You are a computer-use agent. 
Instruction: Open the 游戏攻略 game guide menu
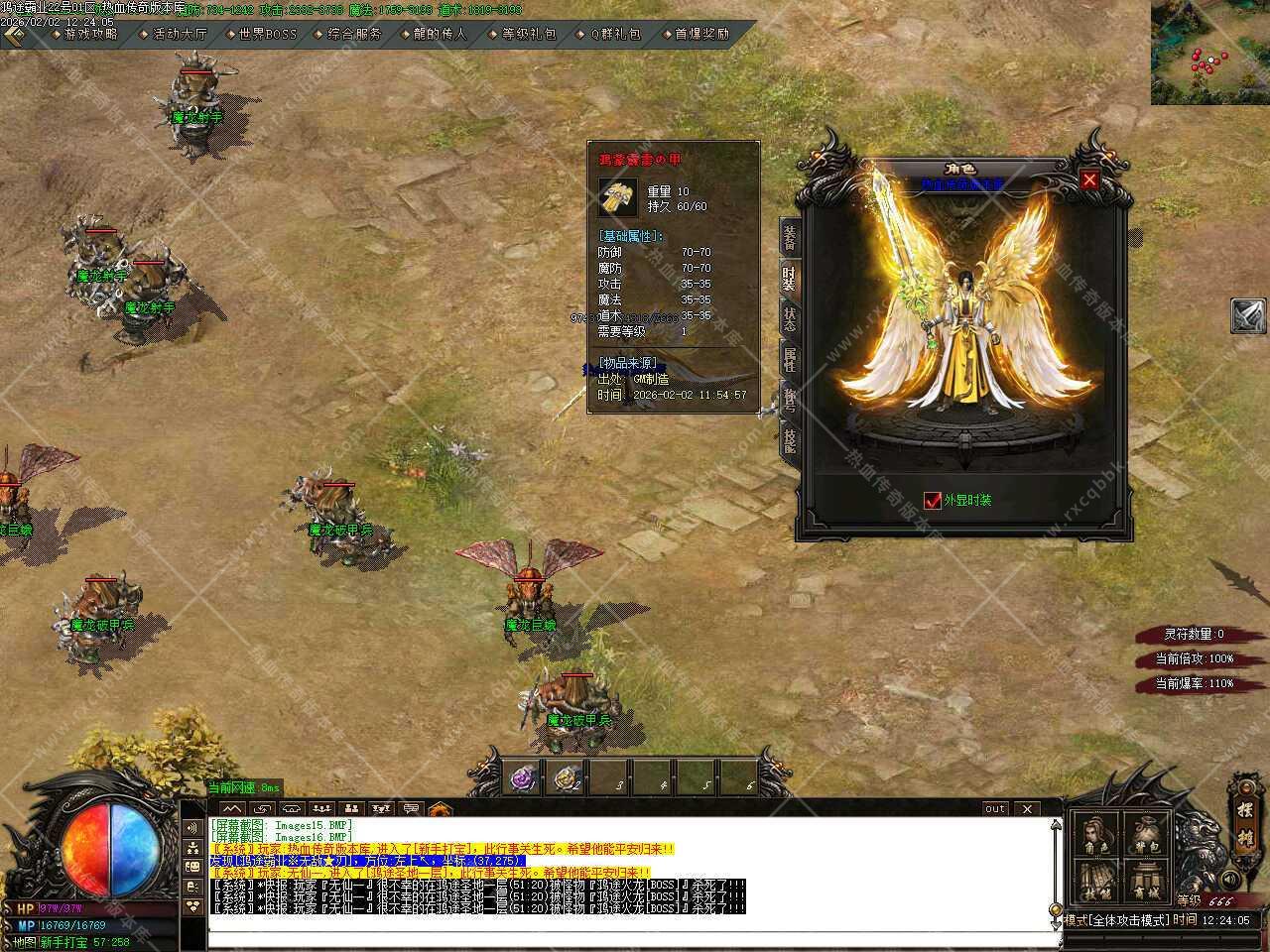click(90, 34)
